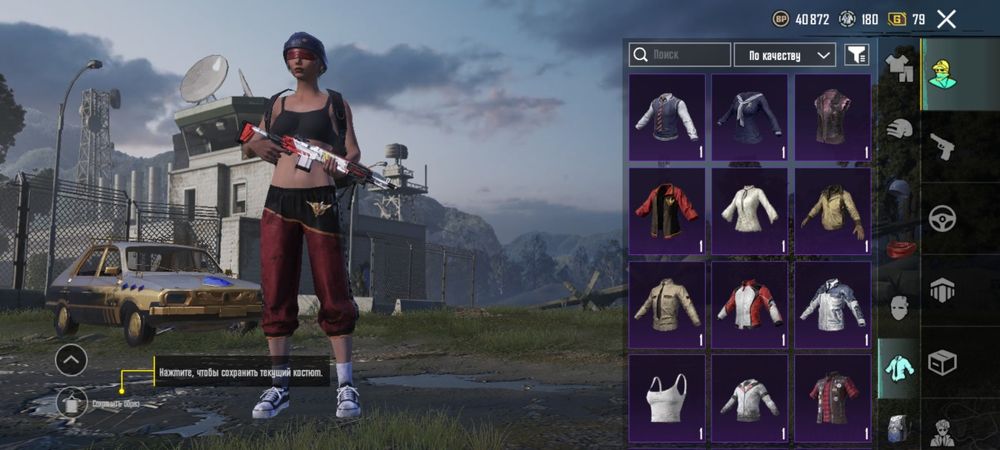1000x450 pixels.
Task: Choose the white long-sleeve blouse
Action: coord(749,210)
